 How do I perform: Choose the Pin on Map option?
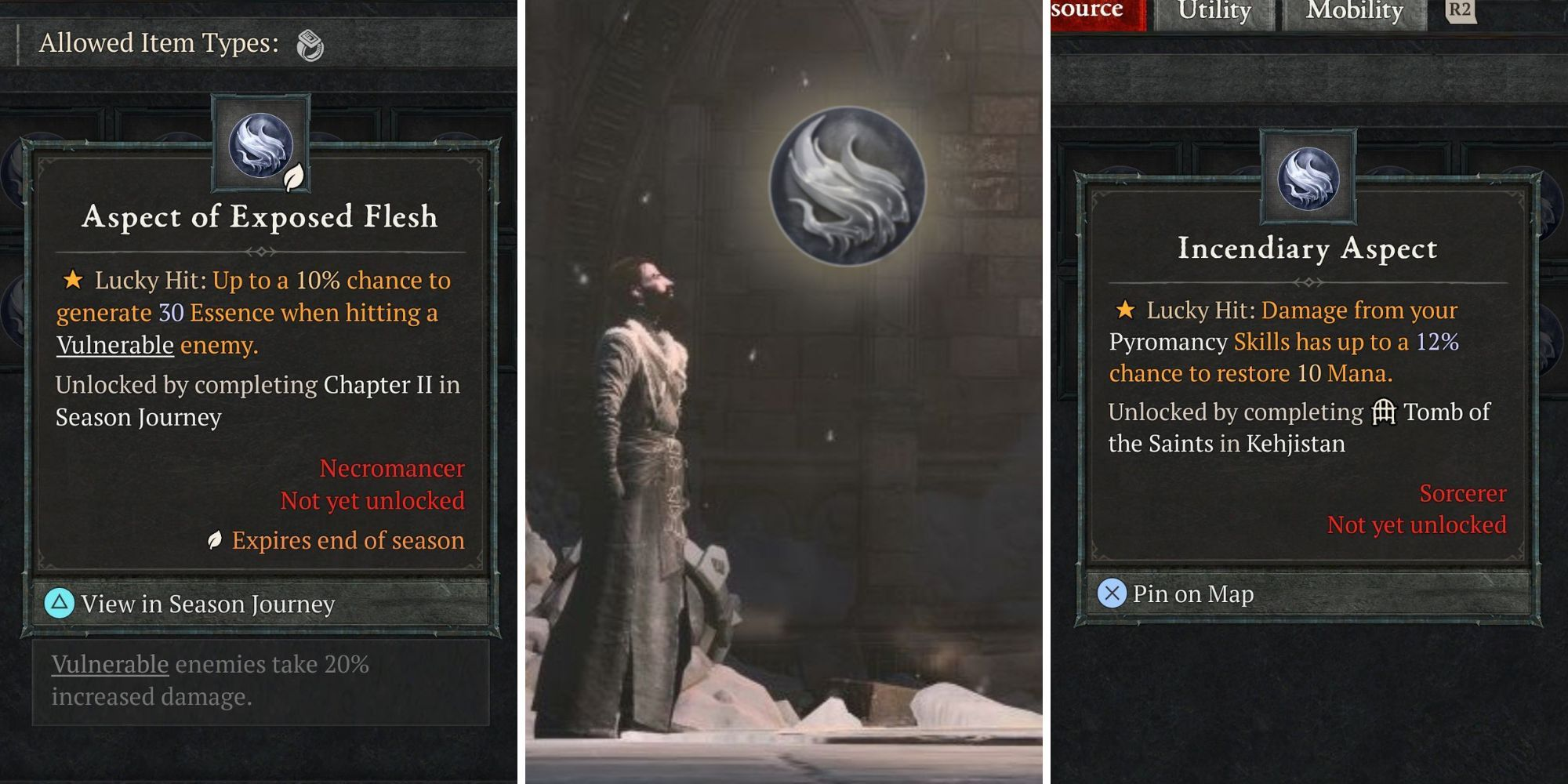[x=1192, y=594]
